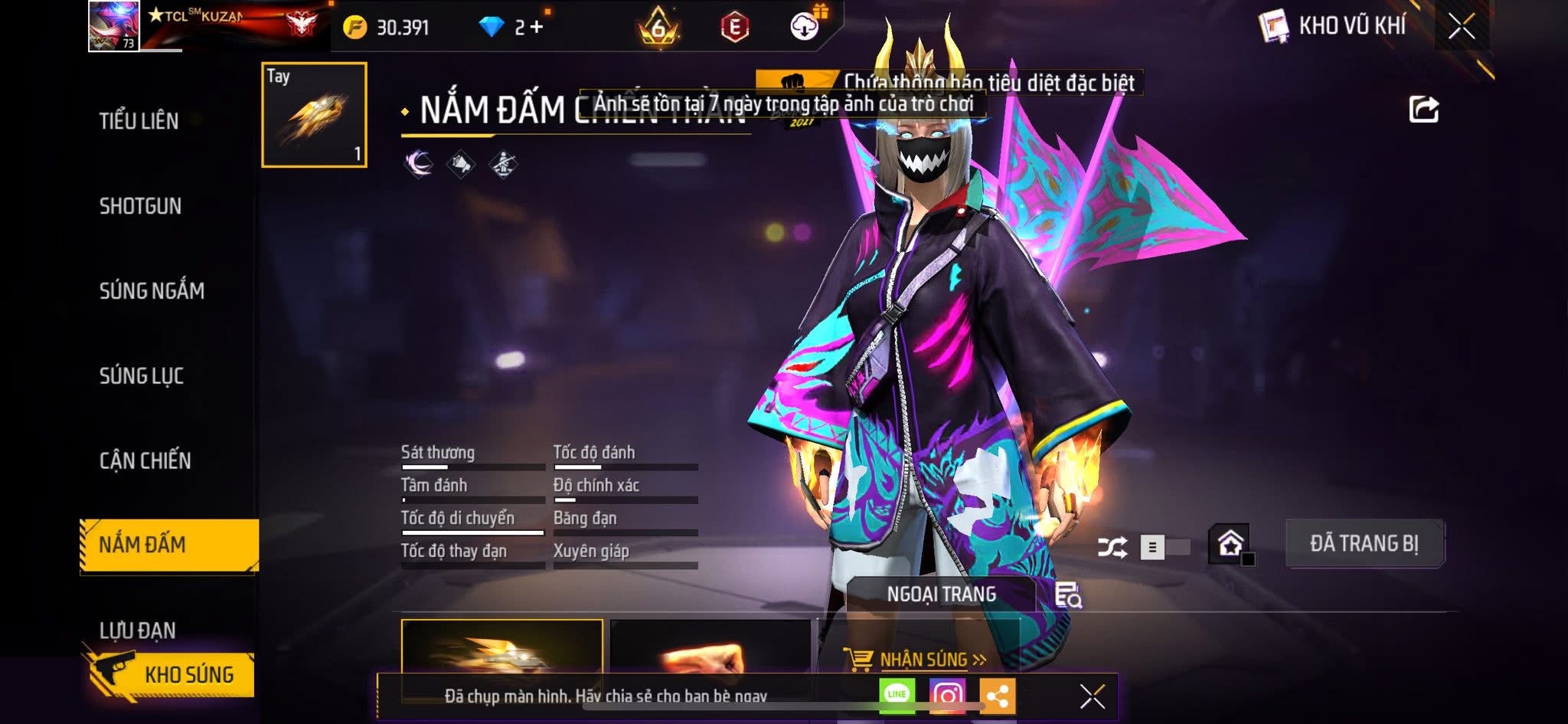
Task: Click the share arrow icon
Action: pyautogui.click(x=1423, y=110)
